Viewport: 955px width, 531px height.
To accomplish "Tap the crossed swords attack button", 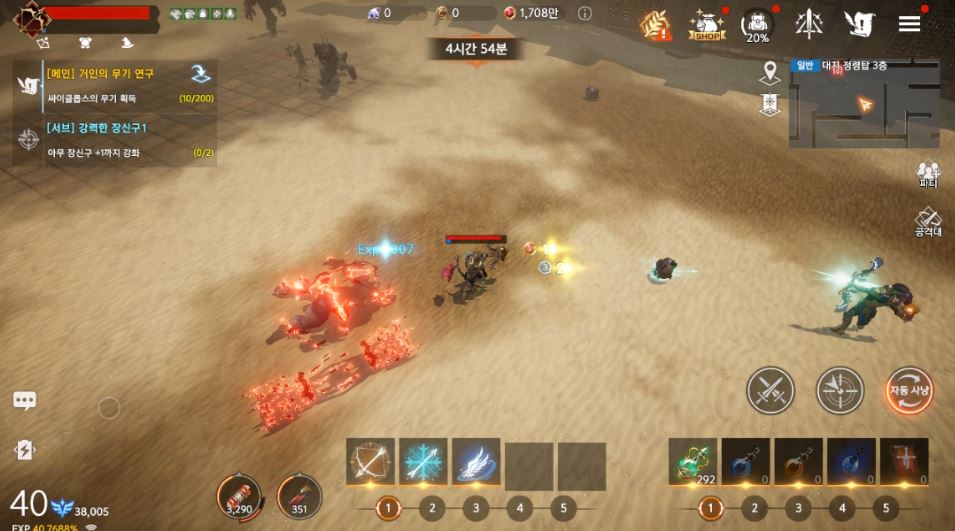I will click(771, 390).
